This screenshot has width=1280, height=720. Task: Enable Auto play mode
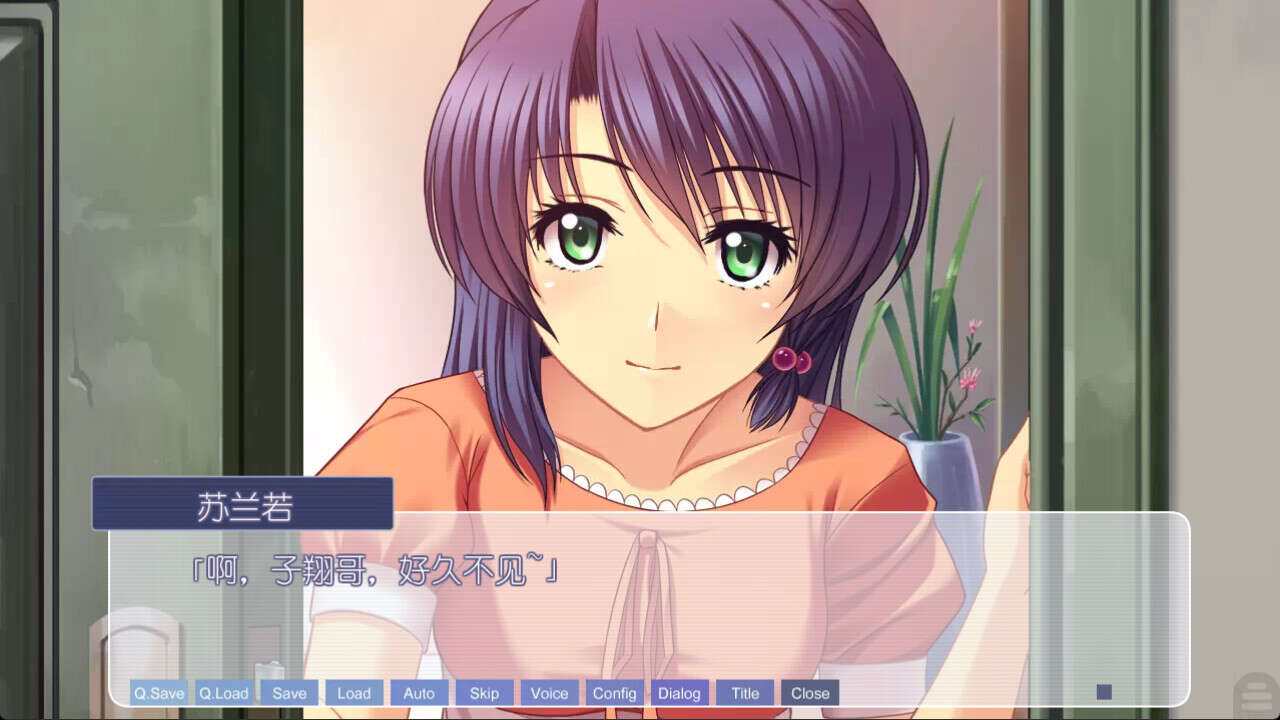click(x=419, y=692)
